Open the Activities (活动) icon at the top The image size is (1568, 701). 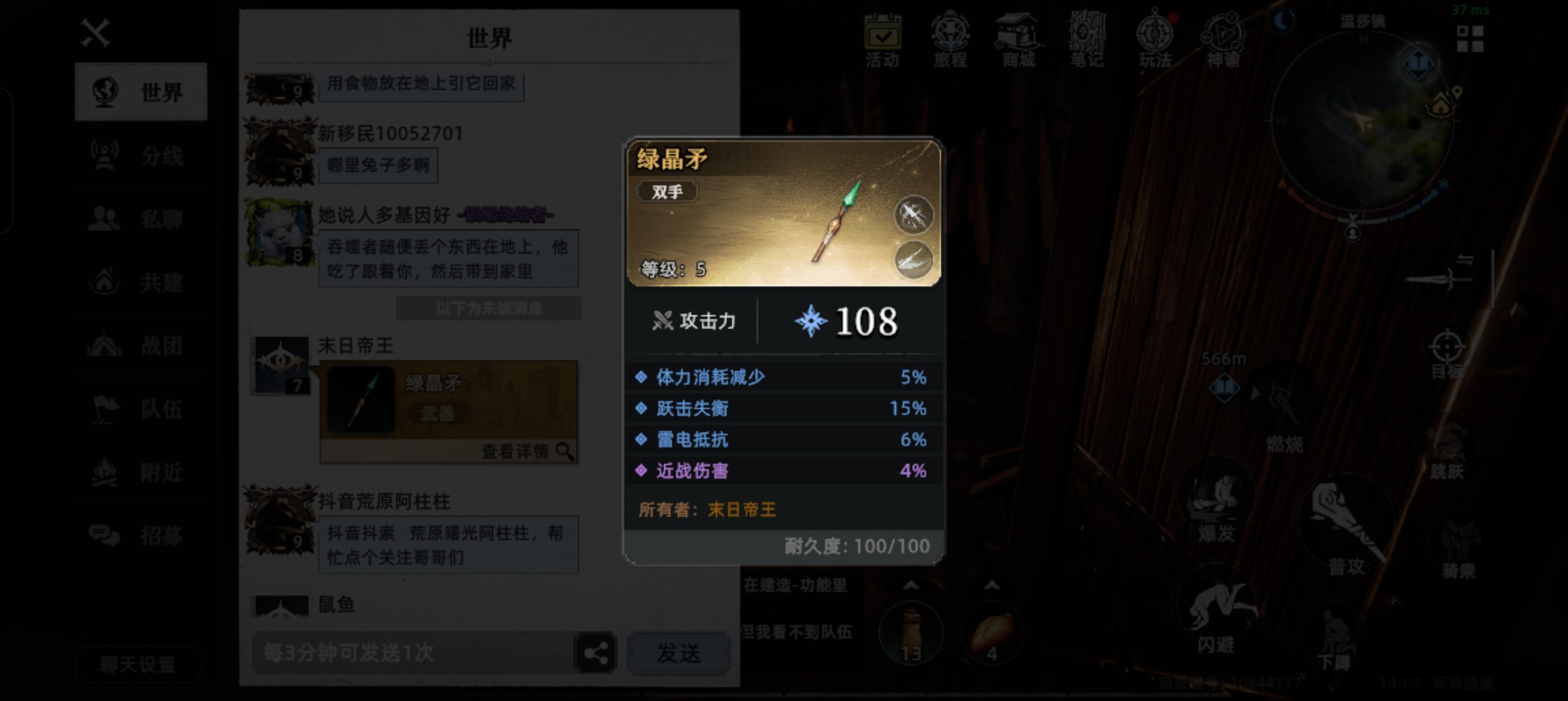(883, 38)
